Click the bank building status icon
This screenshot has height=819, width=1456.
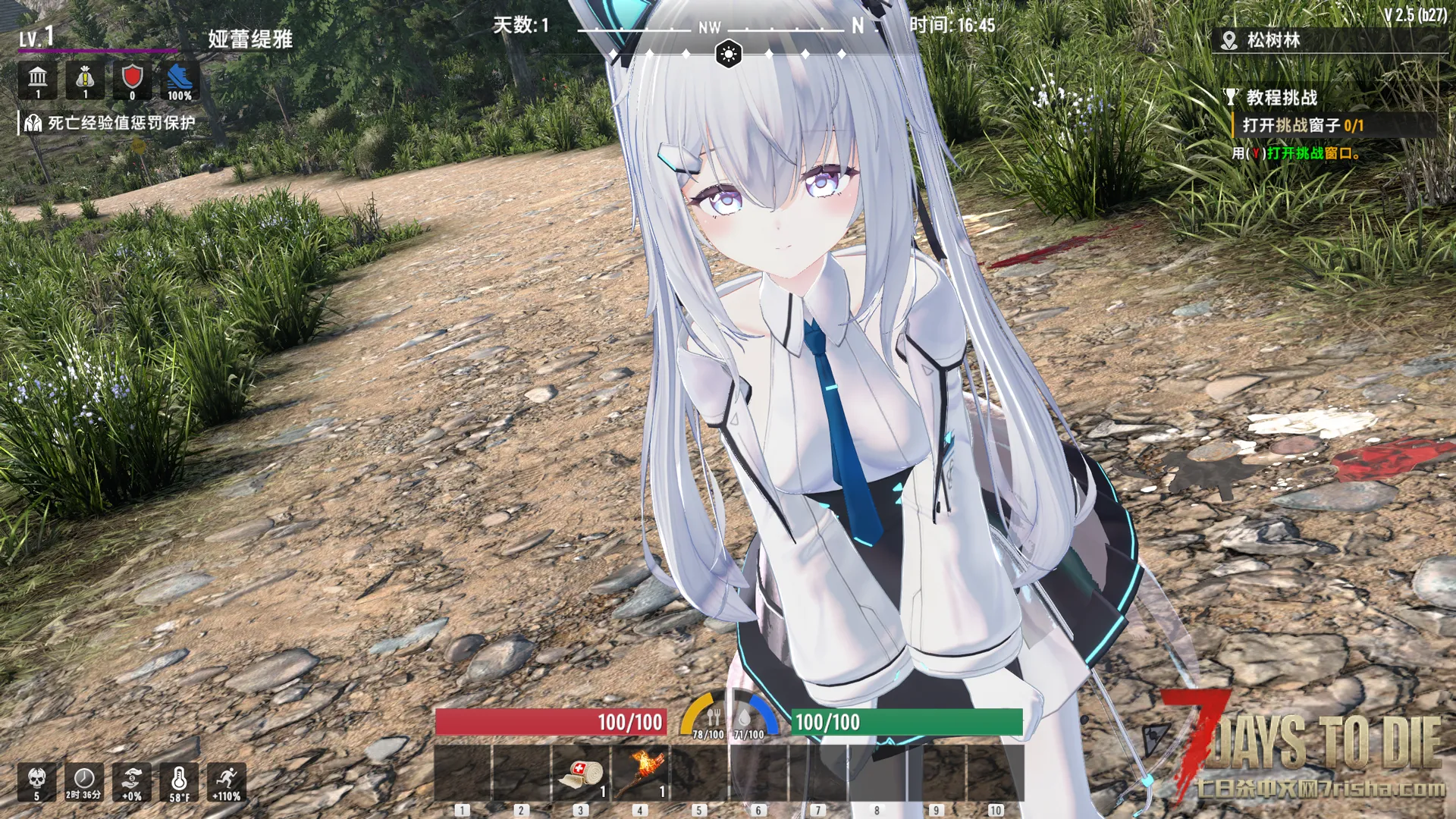pos(38,80)
